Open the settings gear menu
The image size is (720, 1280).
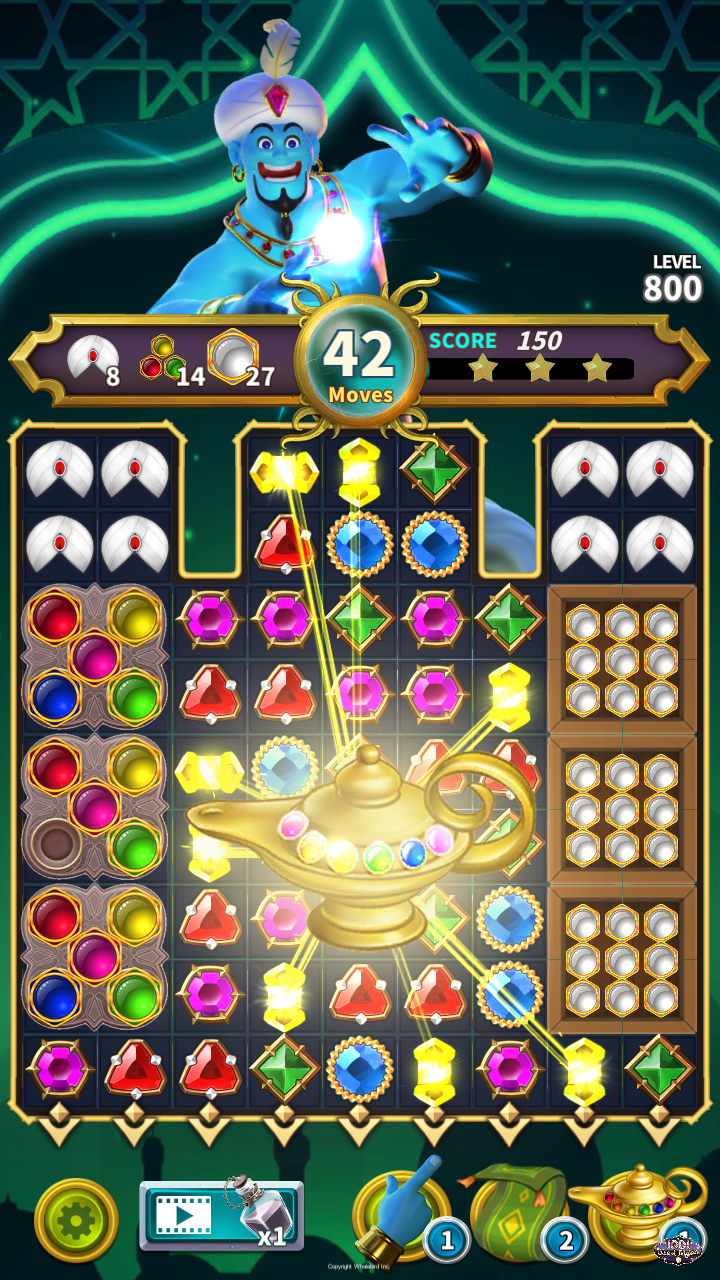(76, 1220)
